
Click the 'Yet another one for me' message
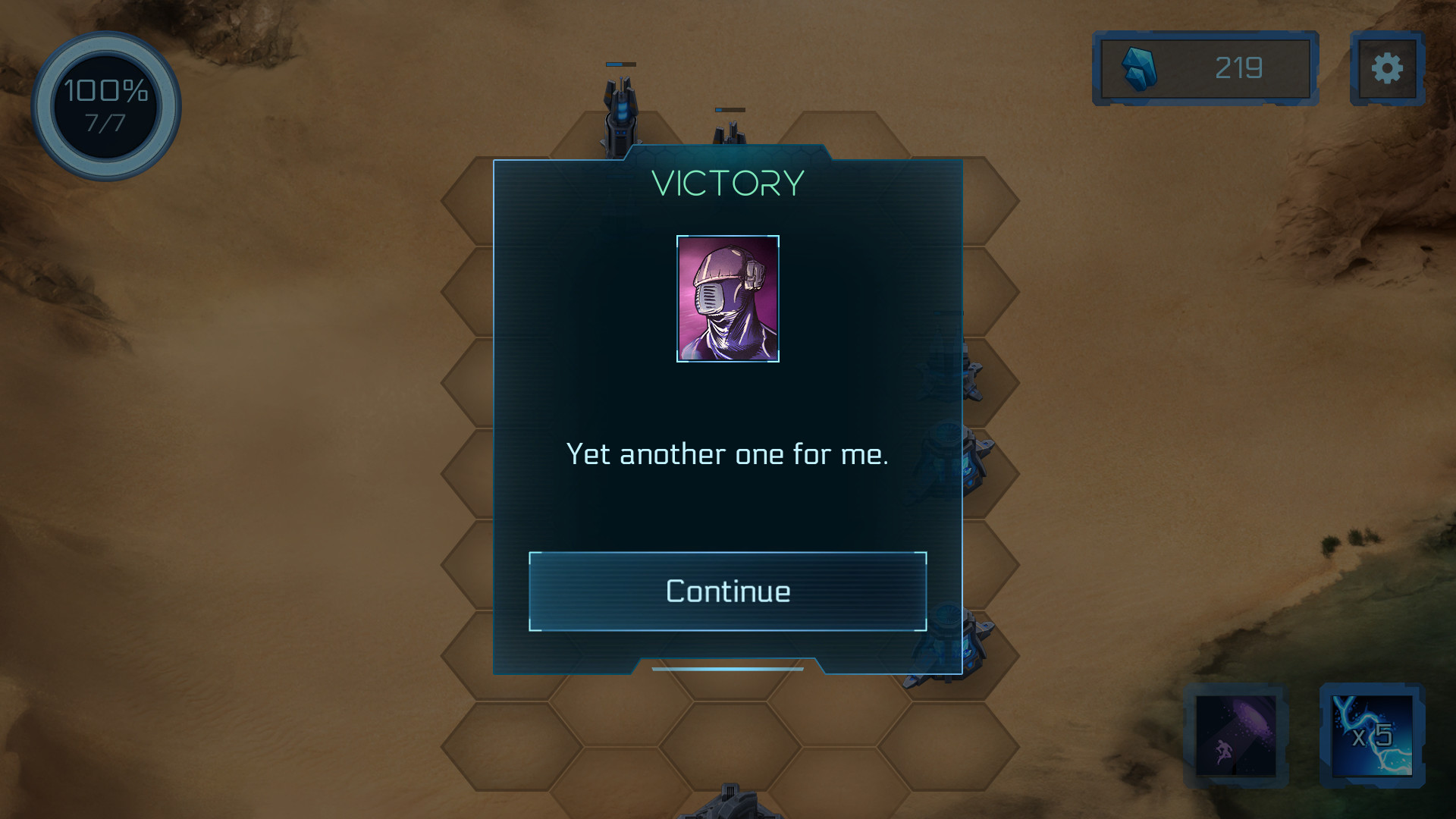[x=727, y=455]
